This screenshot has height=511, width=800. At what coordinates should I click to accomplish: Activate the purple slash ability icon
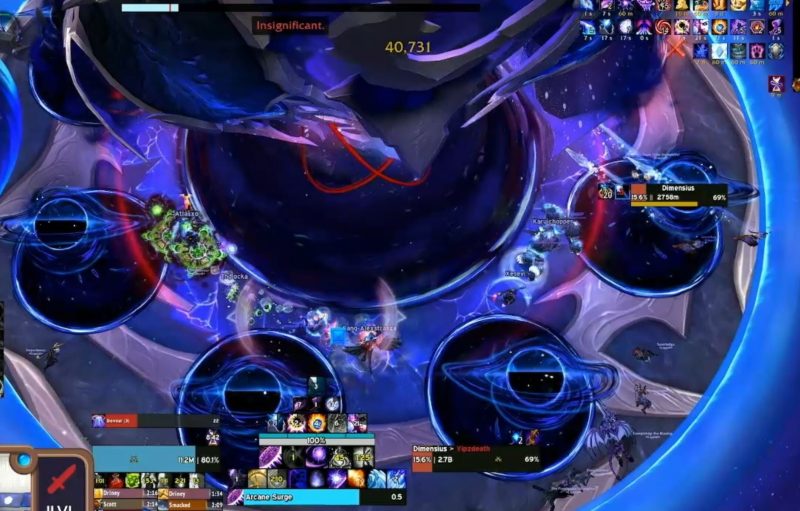coord(269,458)
